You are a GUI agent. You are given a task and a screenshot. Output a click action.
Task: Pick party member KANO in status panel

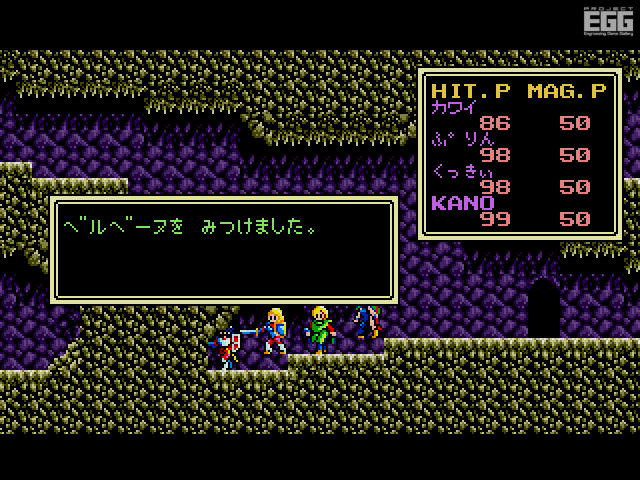click(x=461, y=203)
